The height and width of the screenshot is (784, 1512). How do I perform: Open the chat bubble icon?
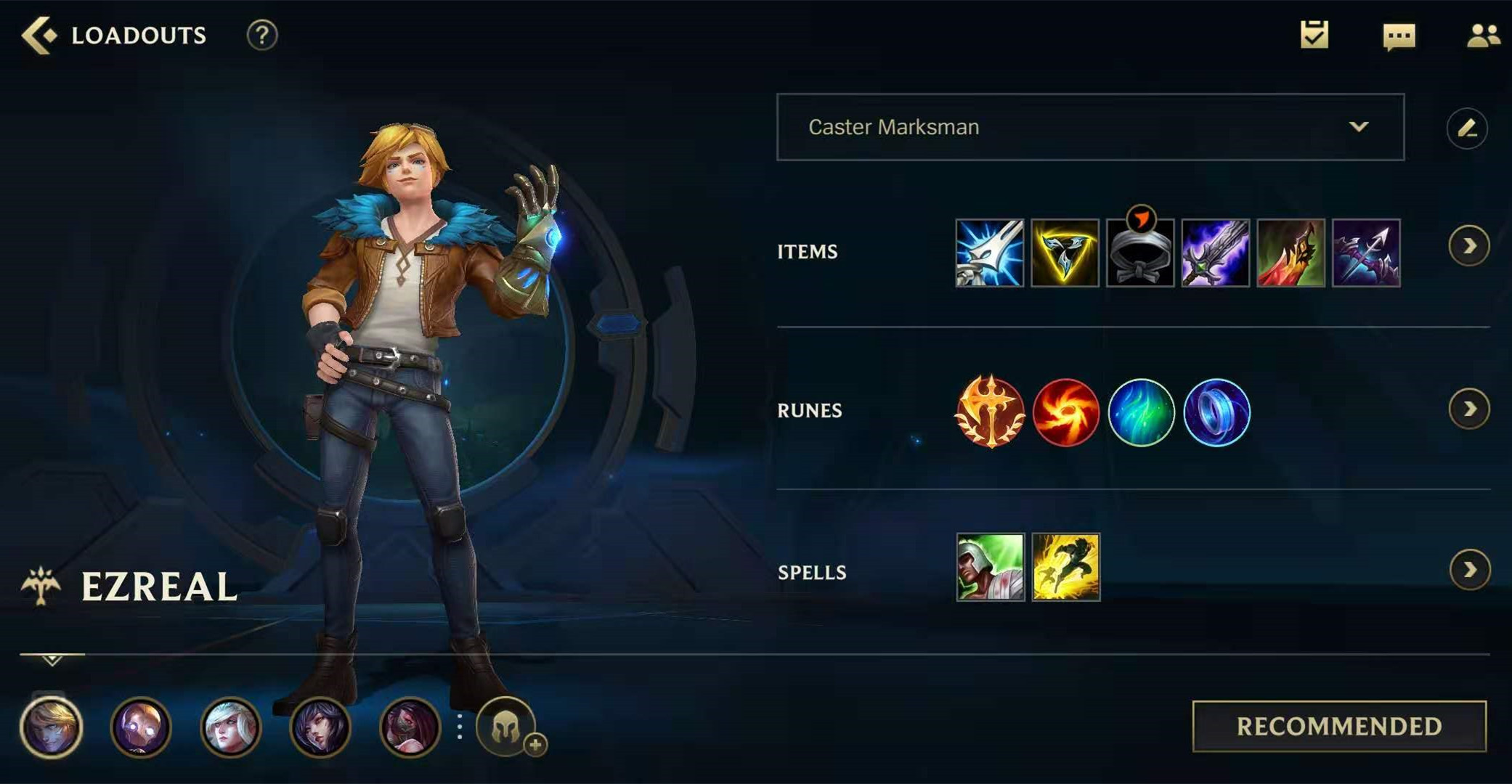(1399, 36)
